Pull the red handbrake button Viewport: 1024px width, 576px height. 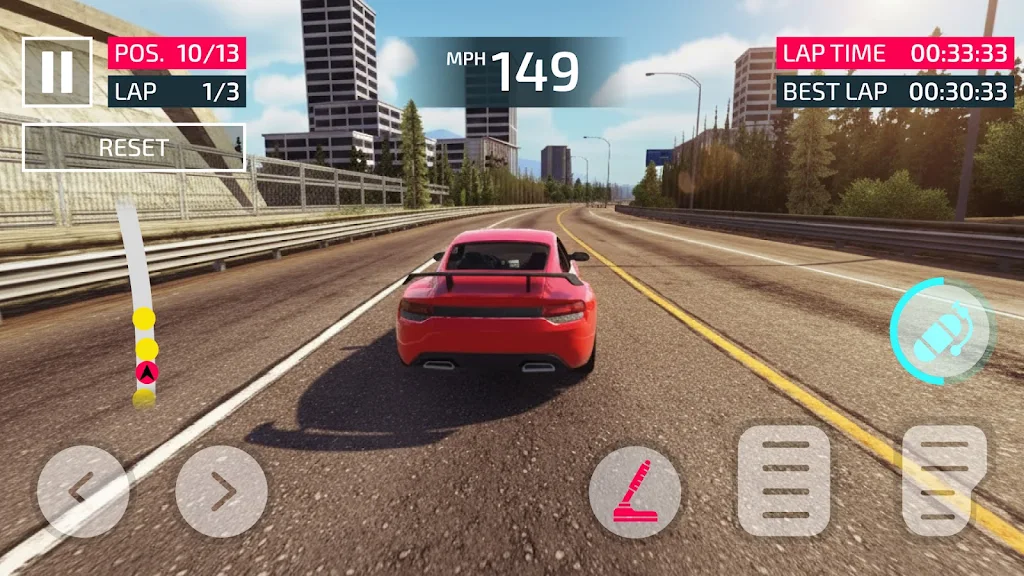coord(635,492)
